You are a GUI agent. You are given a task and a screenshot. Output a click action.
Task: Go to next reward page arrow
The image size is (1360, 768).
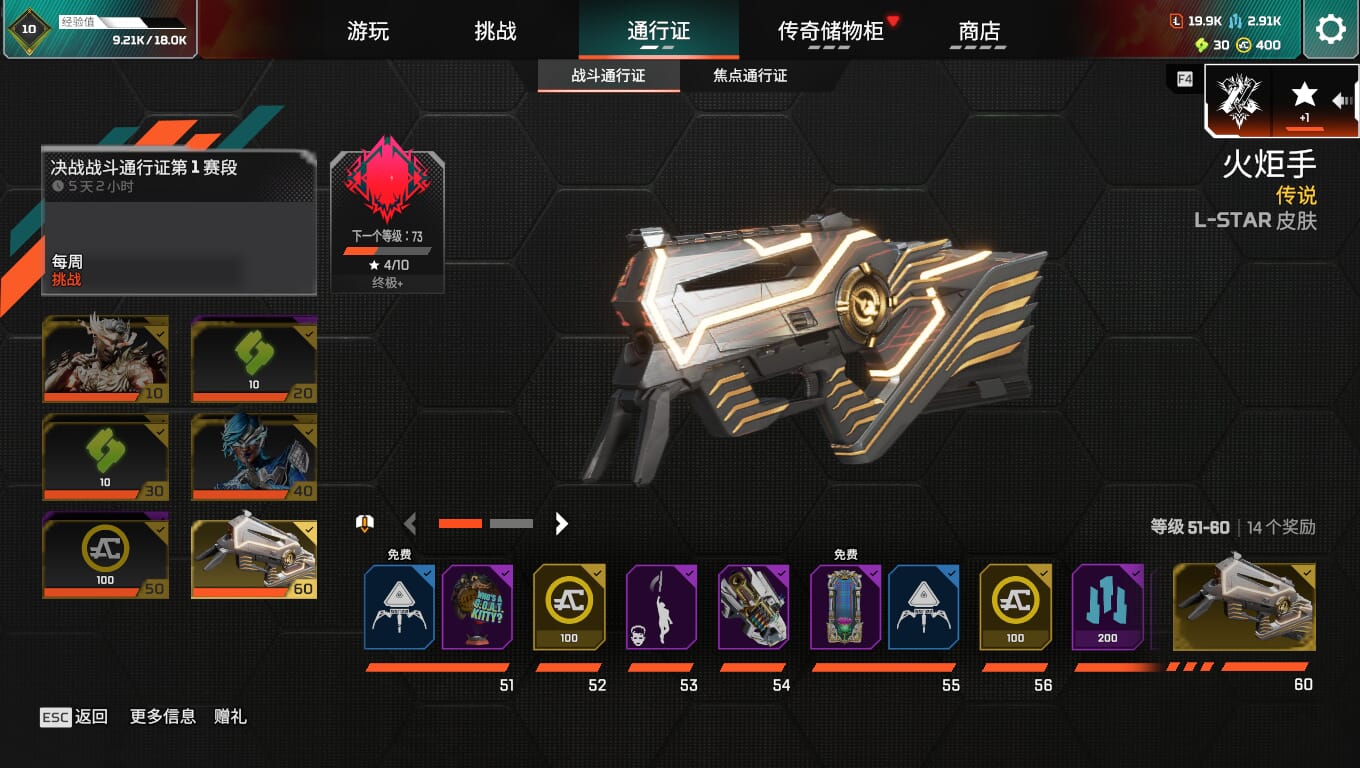tap(562, 523)
